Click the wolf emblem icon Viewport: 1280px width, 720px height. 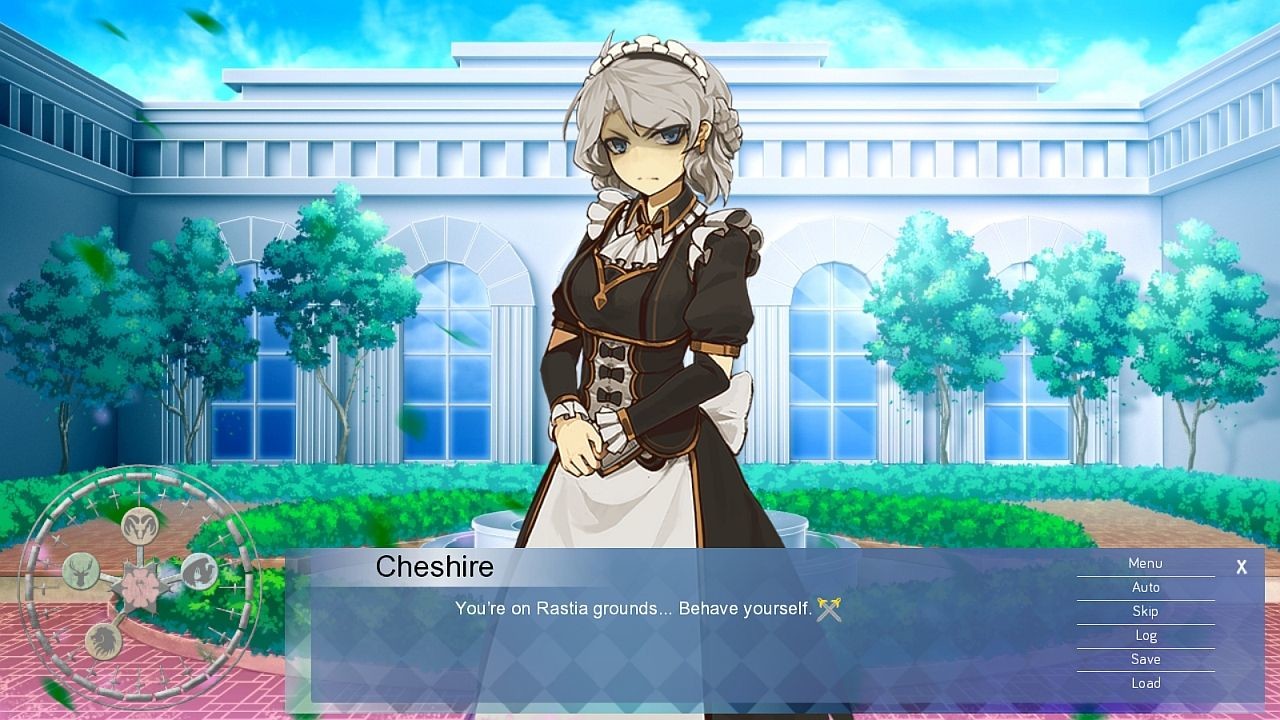pyautogui.click(x=199, y=571)
